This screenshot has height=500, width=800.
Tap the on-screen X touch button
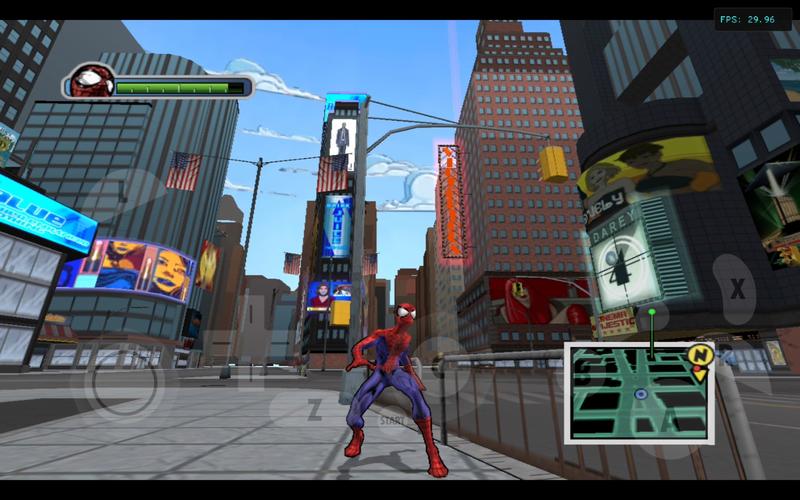point(738,290)
